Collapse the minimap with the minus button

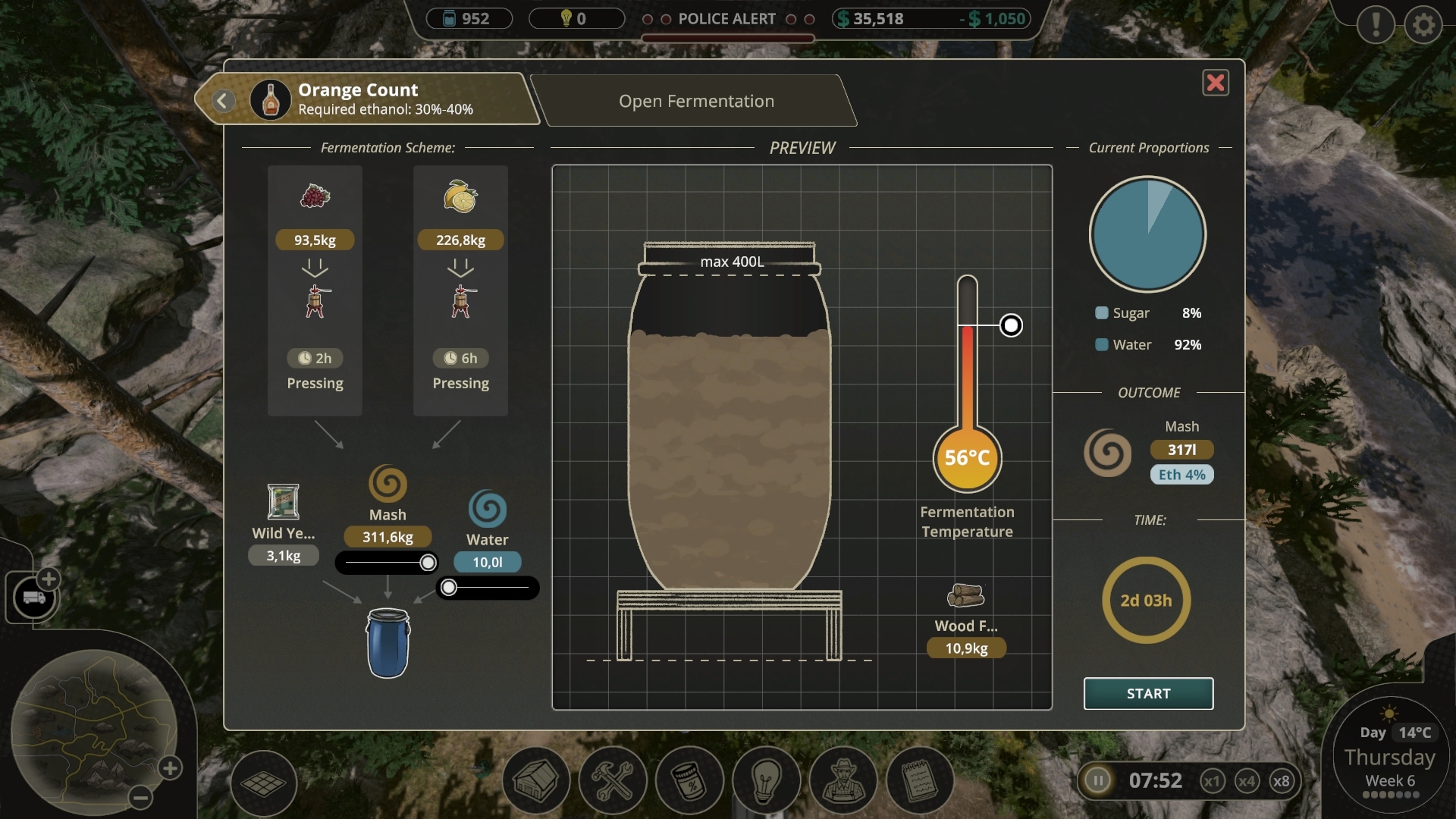(140, 798)
